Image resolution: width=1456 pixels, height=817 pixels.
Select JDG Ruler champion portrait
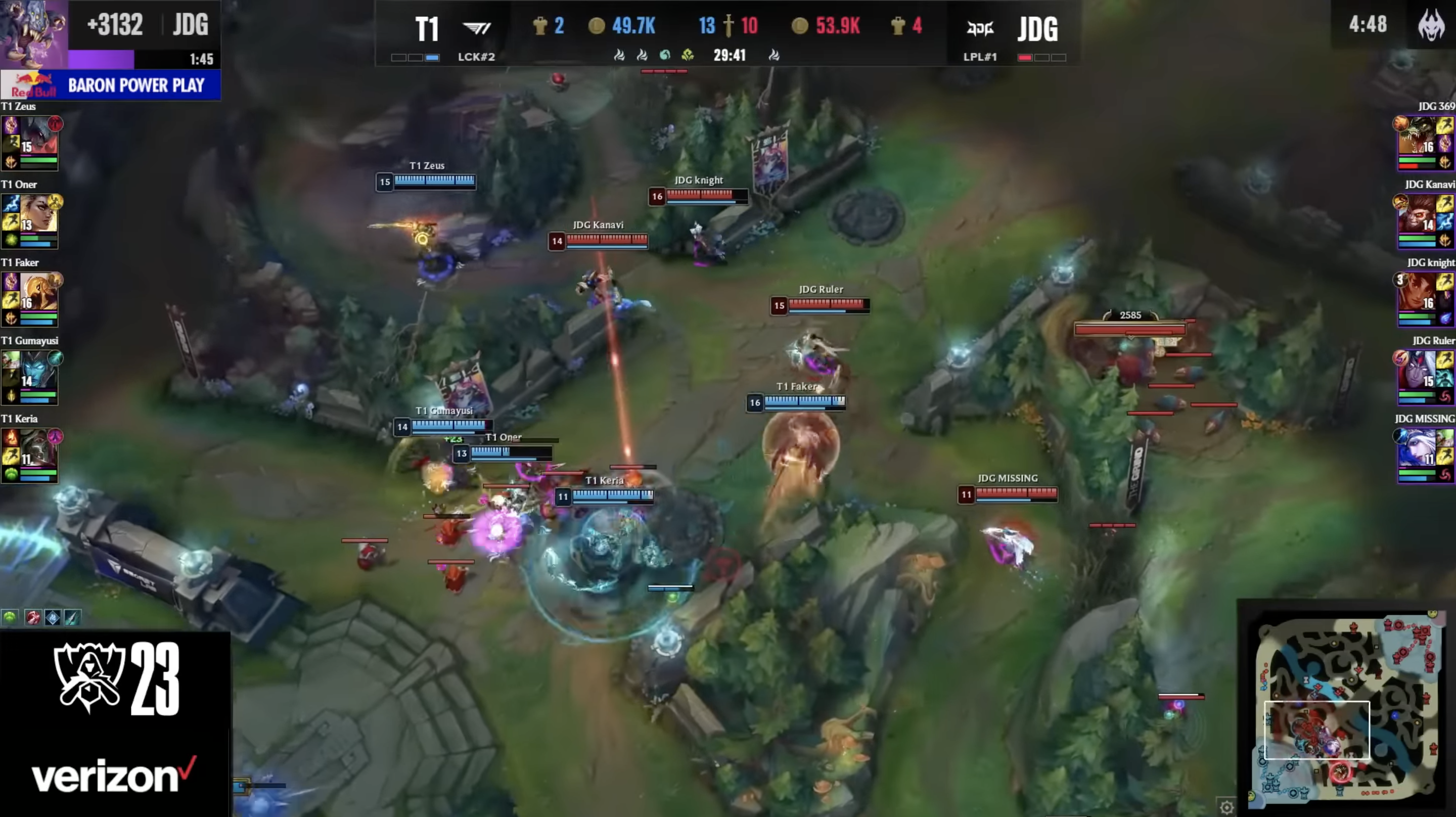[1418, 371]
